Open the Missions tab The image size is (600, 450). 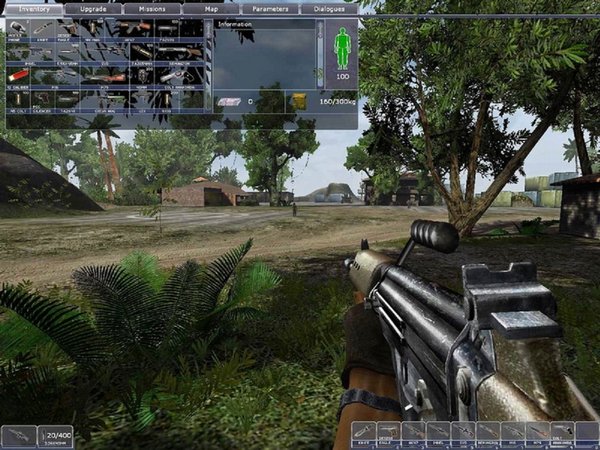[153, 8]
